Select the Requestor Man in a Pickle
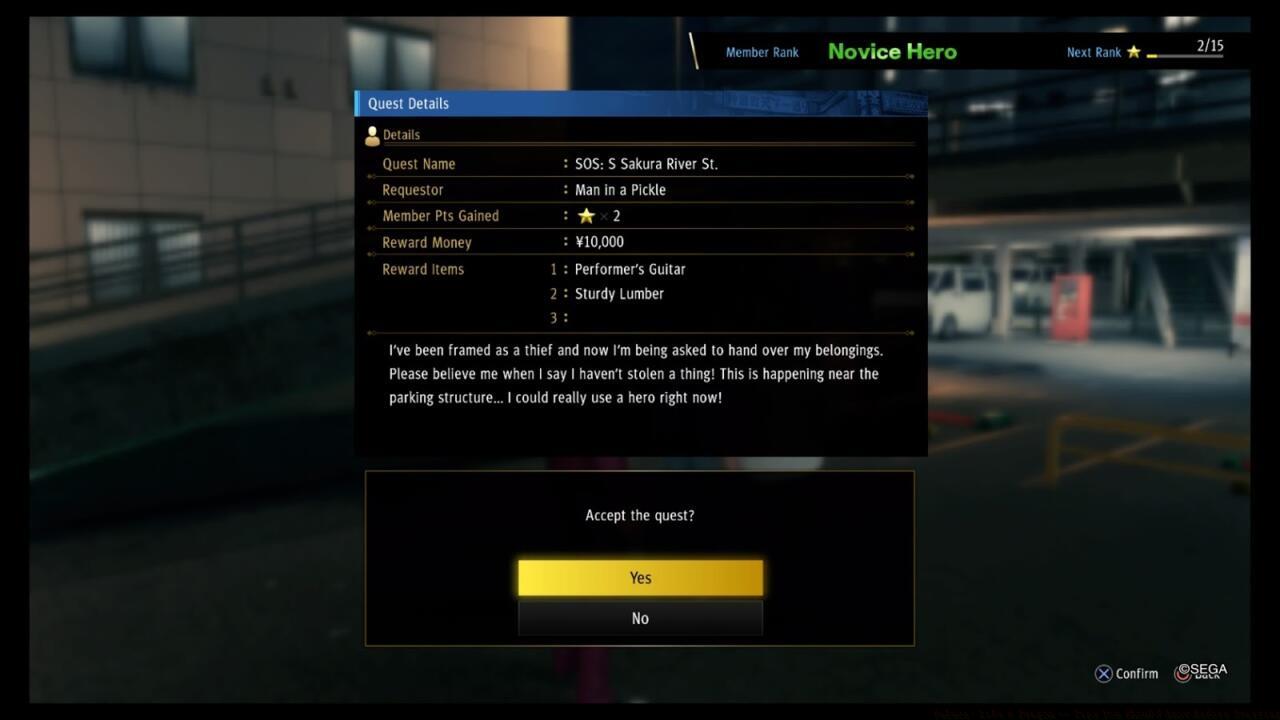The width and height of the screenshot is (1280, 720). coord(620,189)
